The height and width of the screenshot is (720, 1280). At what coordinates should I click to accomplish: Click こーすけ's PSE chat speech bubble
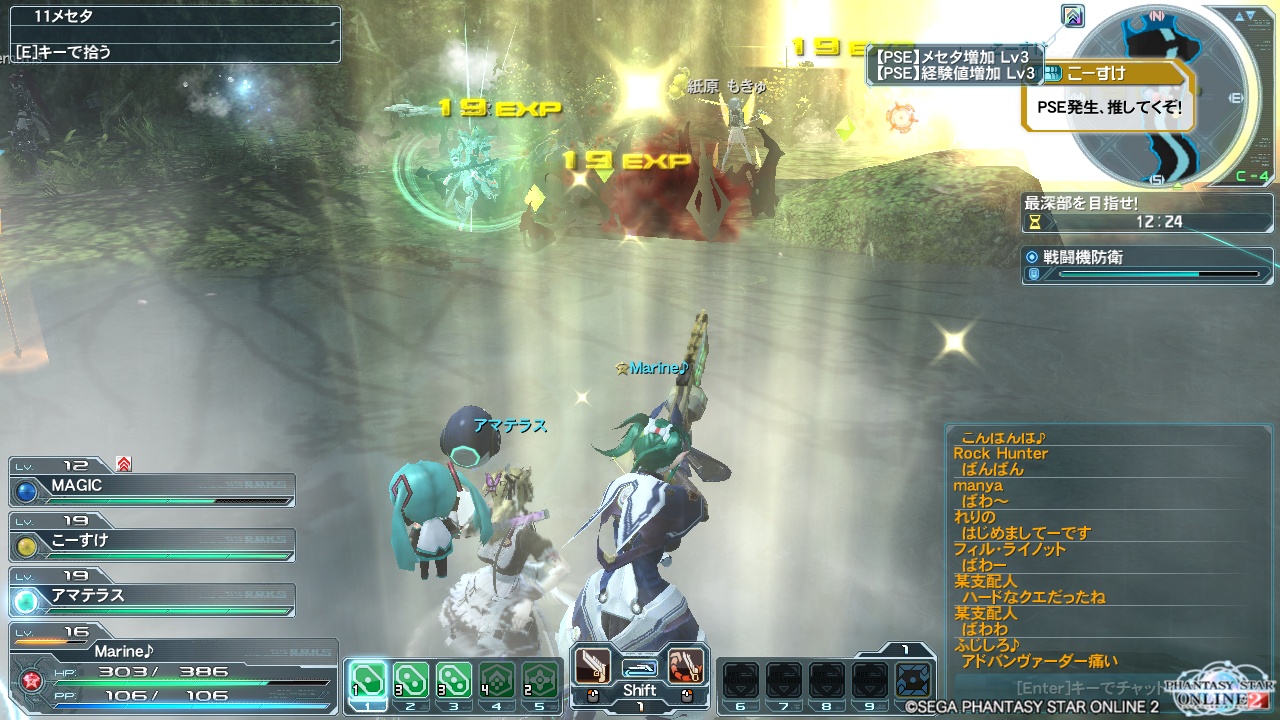1110,104
